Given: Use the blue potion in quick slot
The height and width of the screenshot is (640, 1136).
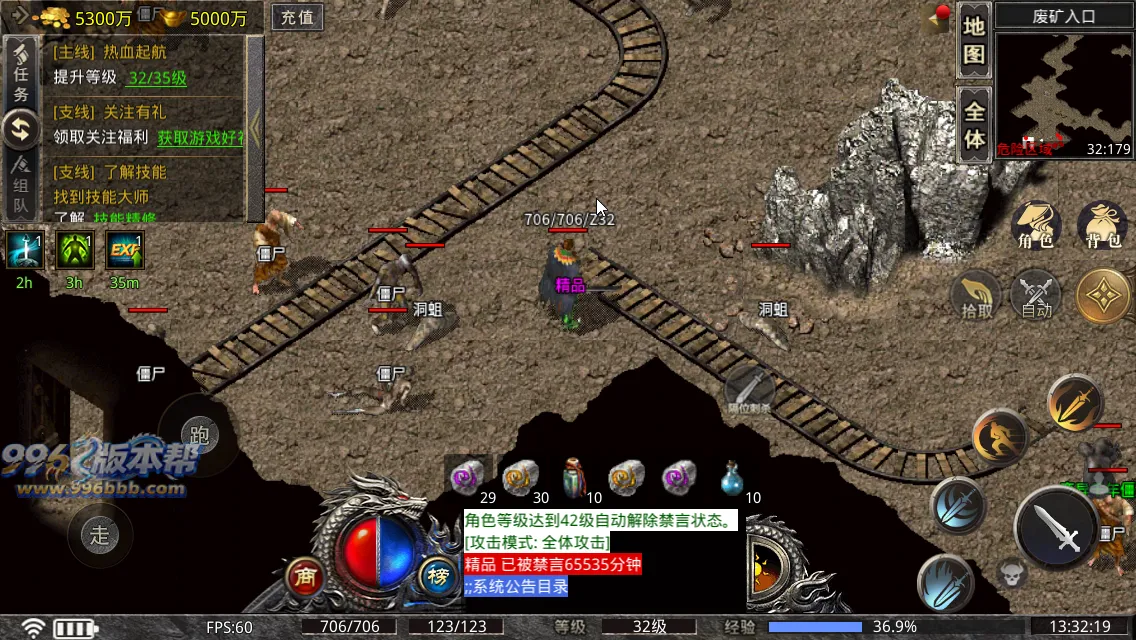Looking at the screenshot, I should 733,479.
